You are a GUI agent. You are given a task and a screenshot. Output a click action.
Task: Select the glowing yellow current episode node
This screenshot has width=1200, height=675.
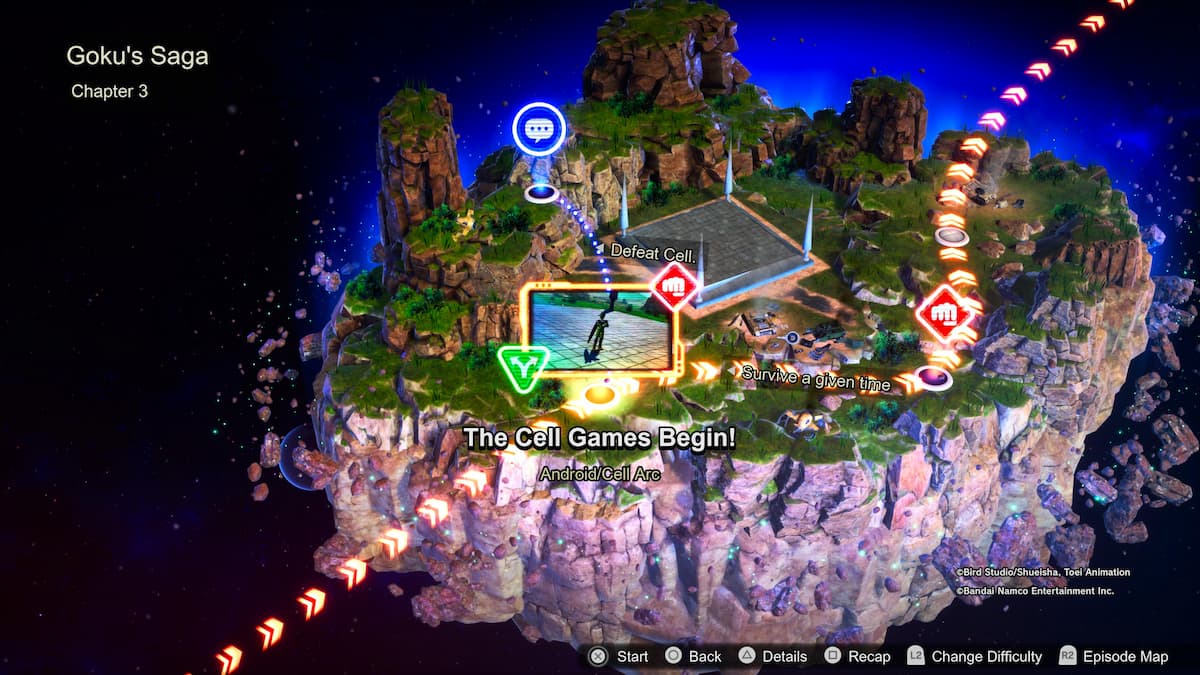(x=598, y=394)
